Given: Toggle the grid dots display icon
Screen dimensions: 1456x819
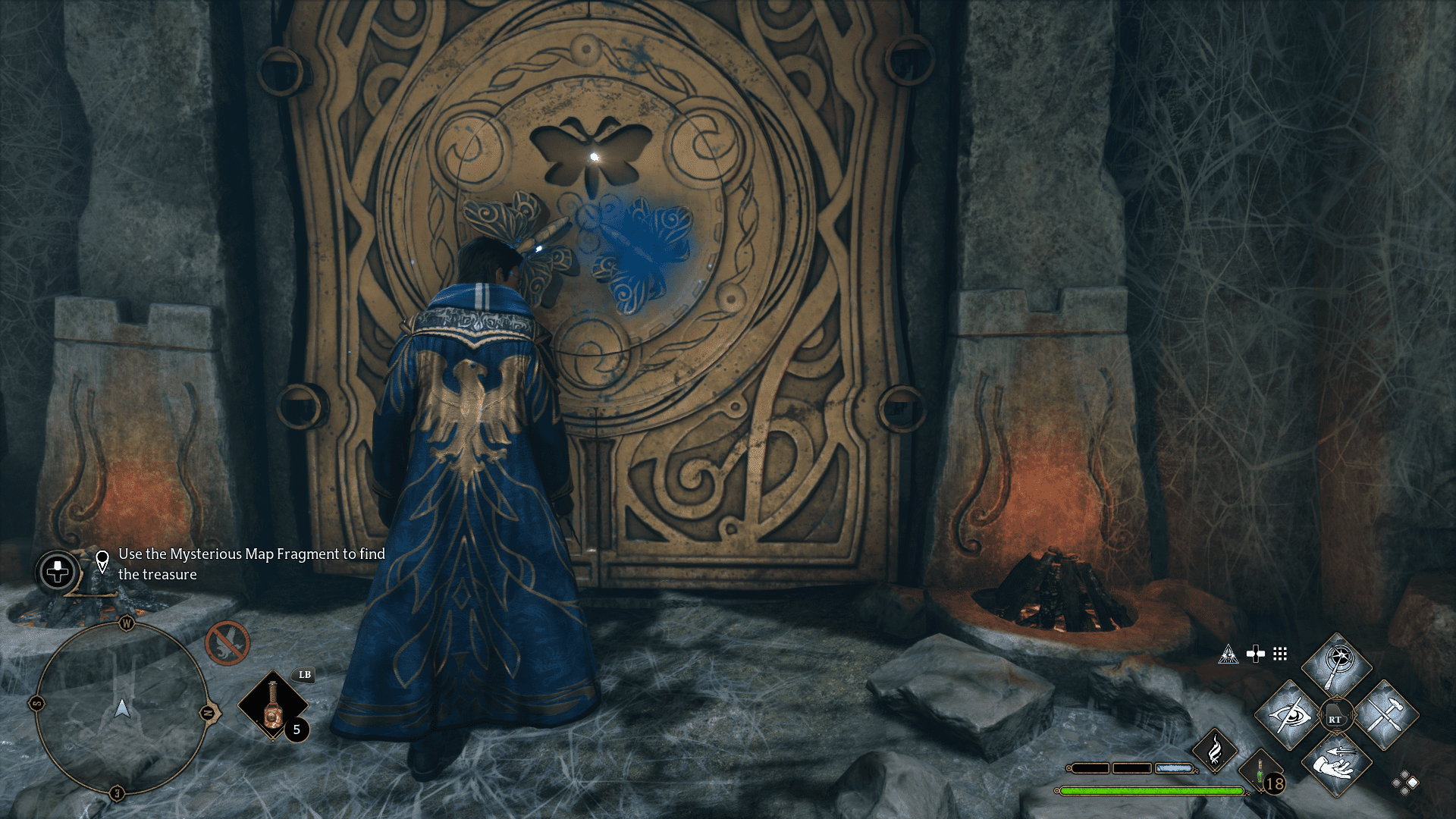Looking at the screenshot, I should click(x=1279, y=654).
